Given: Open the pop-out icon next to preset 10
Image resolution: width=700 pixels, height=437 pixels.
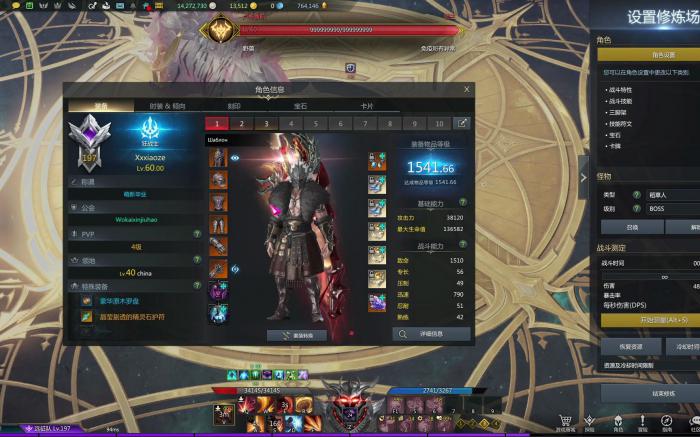Looking at the screenshot, I should (x=462, y=123).
